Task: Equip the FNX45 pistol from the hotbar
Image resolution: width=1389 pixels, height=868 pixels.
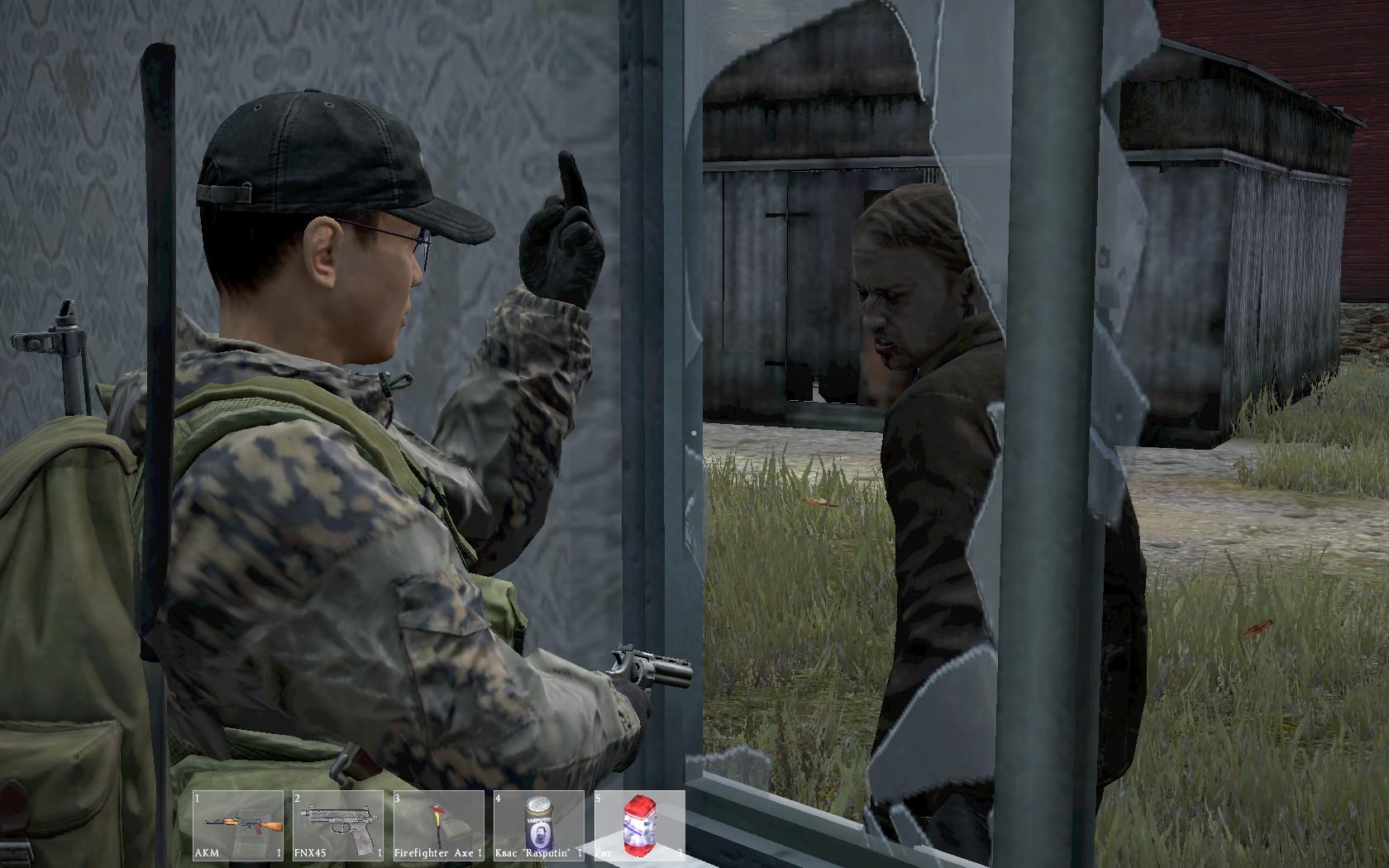Action: (339, 827)
